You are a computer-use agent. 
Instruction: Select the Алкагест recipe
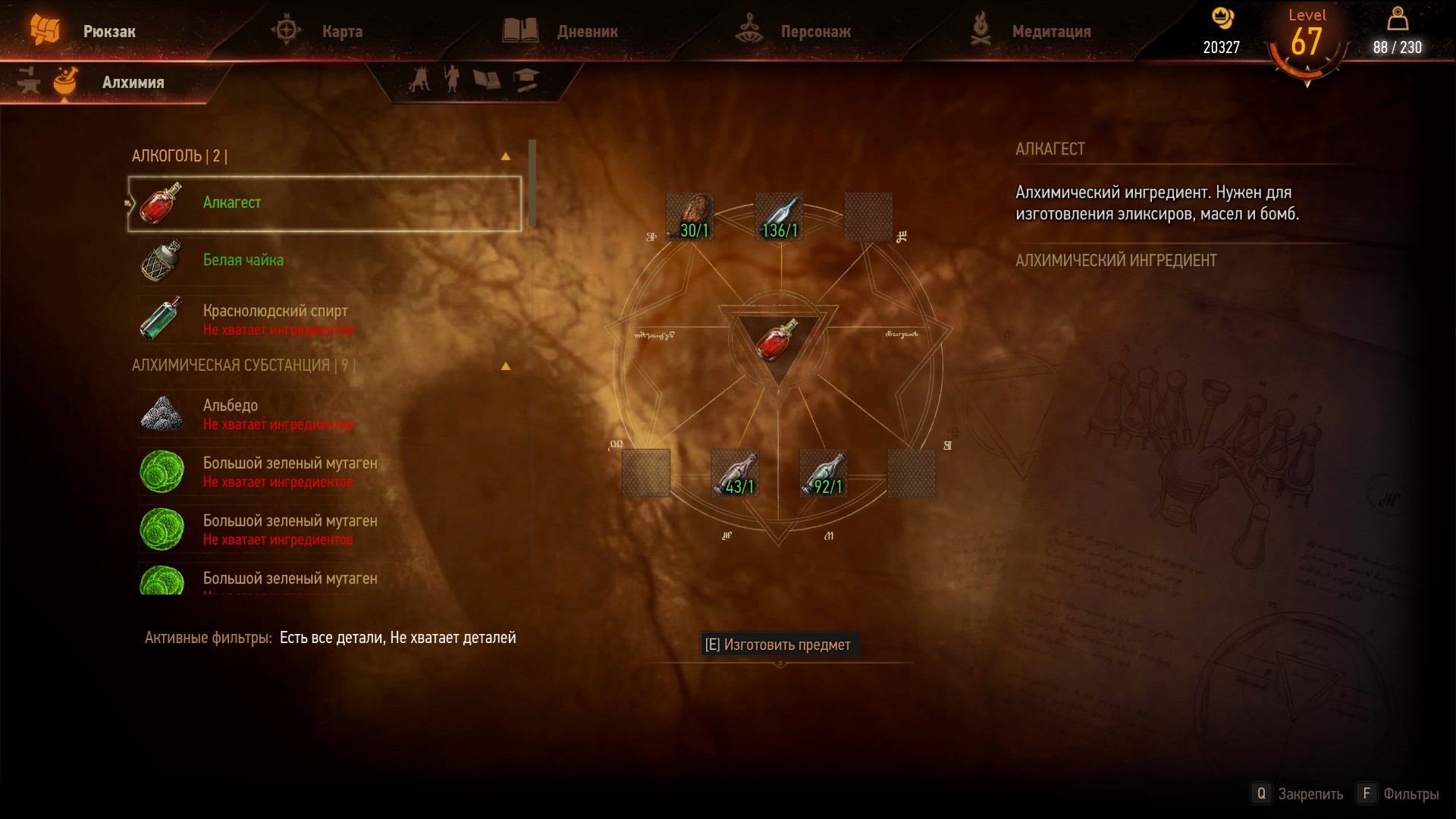pos(325,203)
